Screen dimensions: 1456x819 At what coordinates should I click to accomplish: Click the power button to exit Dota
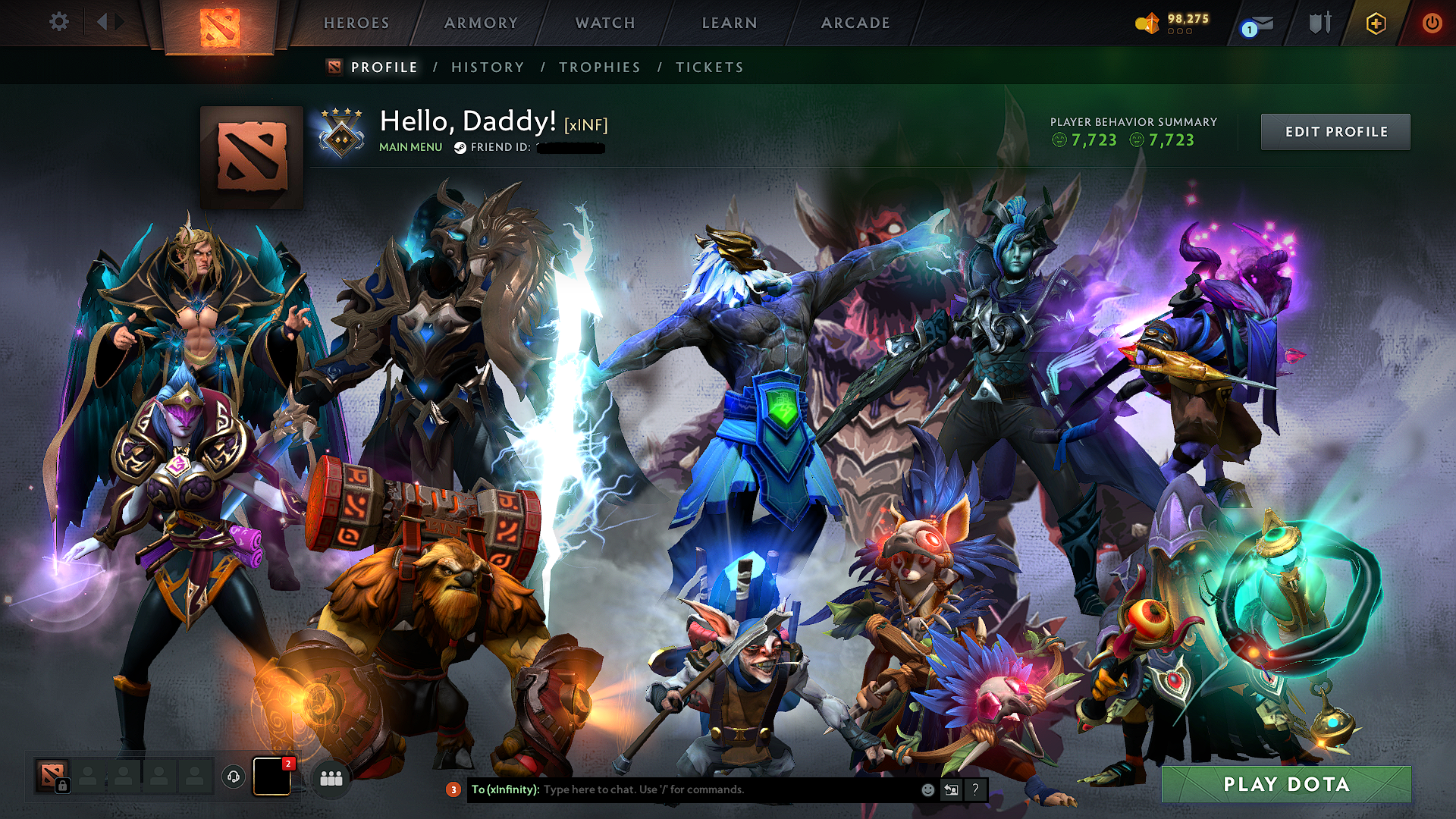click(x=1432, y=23)
